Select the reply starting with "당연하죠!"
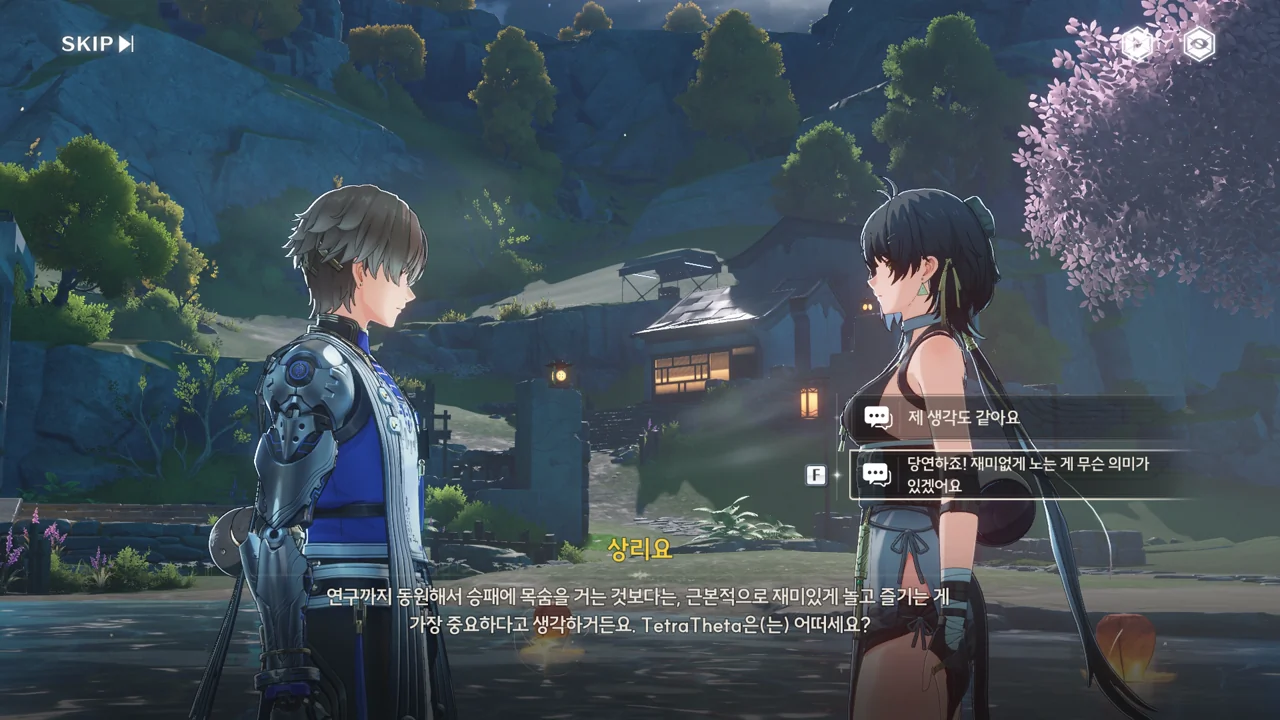The width and height of the screenshot is (1280, 720). click(x=1020, y=475)
